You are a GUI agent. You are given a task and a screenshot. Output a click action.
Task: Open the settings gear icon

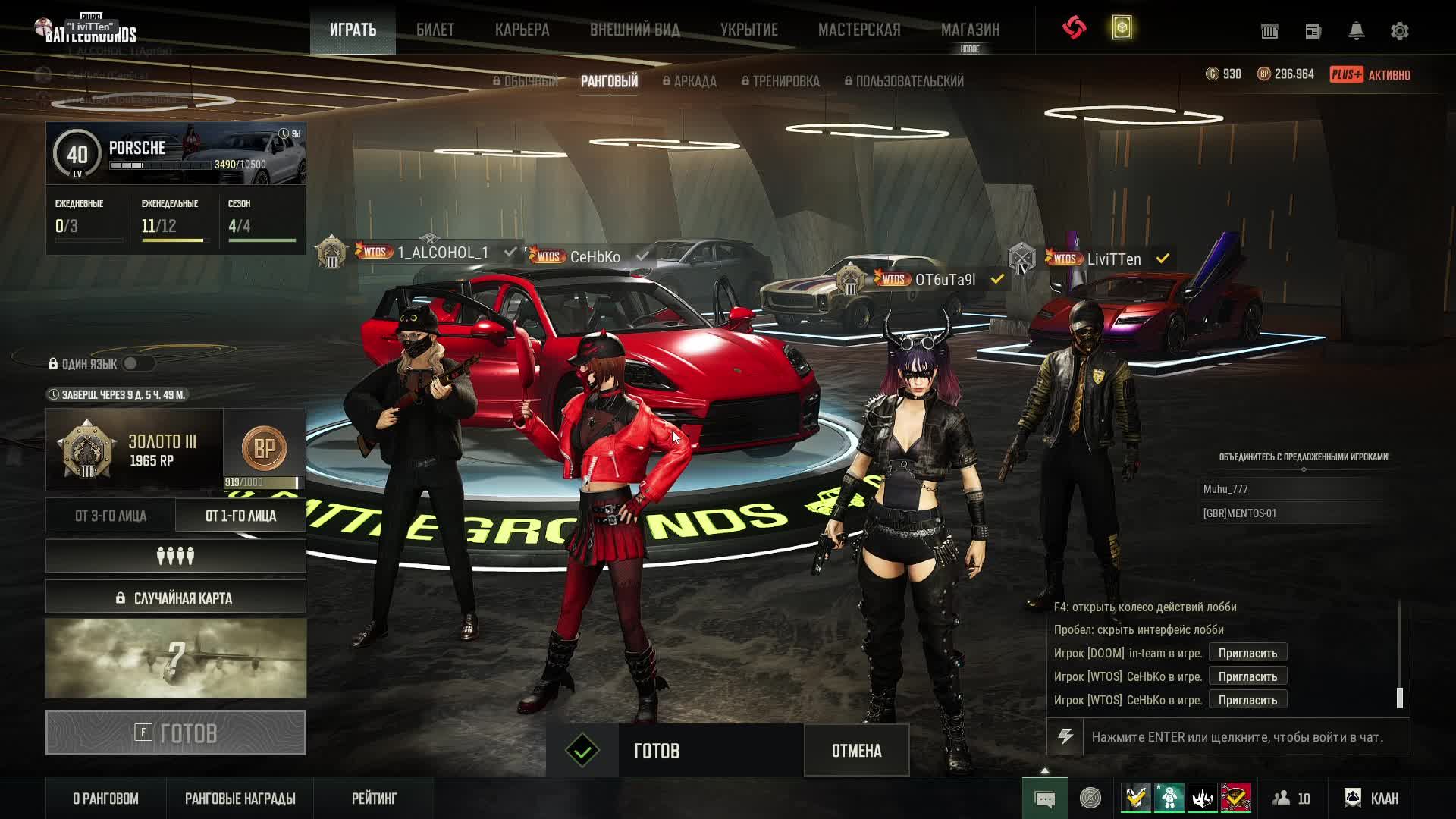(x=1399, y=31)
